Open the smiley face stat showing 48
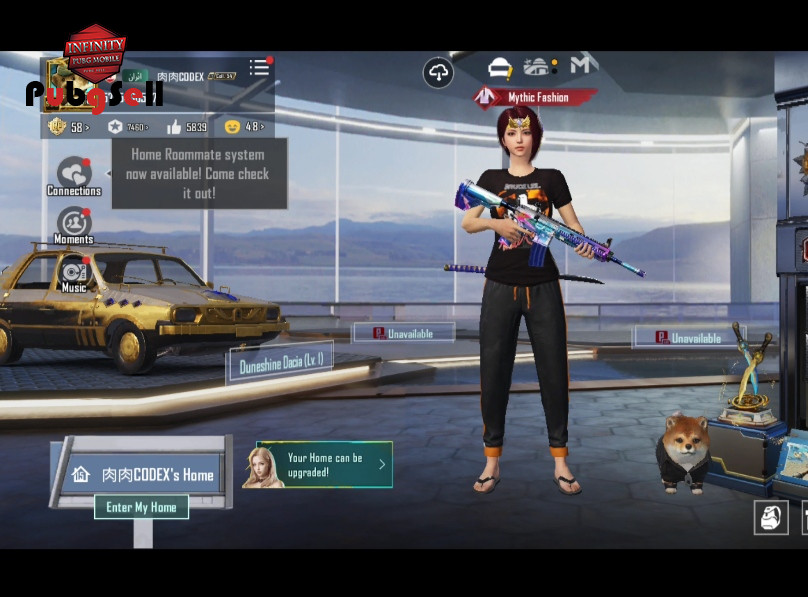Image resolution: width=808 pixels, height=597 pixels. pyautogui.click(x=245, y=127)
